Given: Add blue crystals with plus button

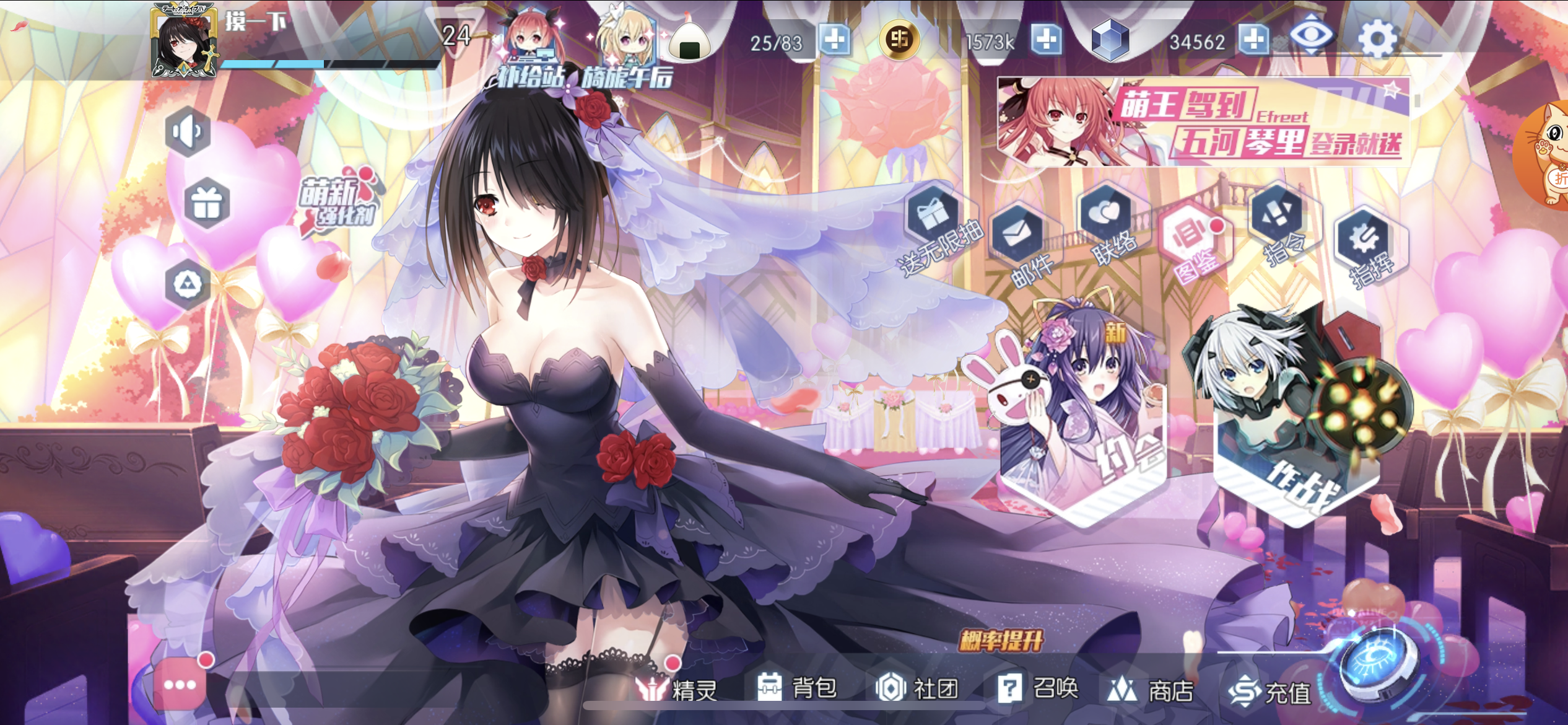Looking at the screenshot, I should (1253, 40).
